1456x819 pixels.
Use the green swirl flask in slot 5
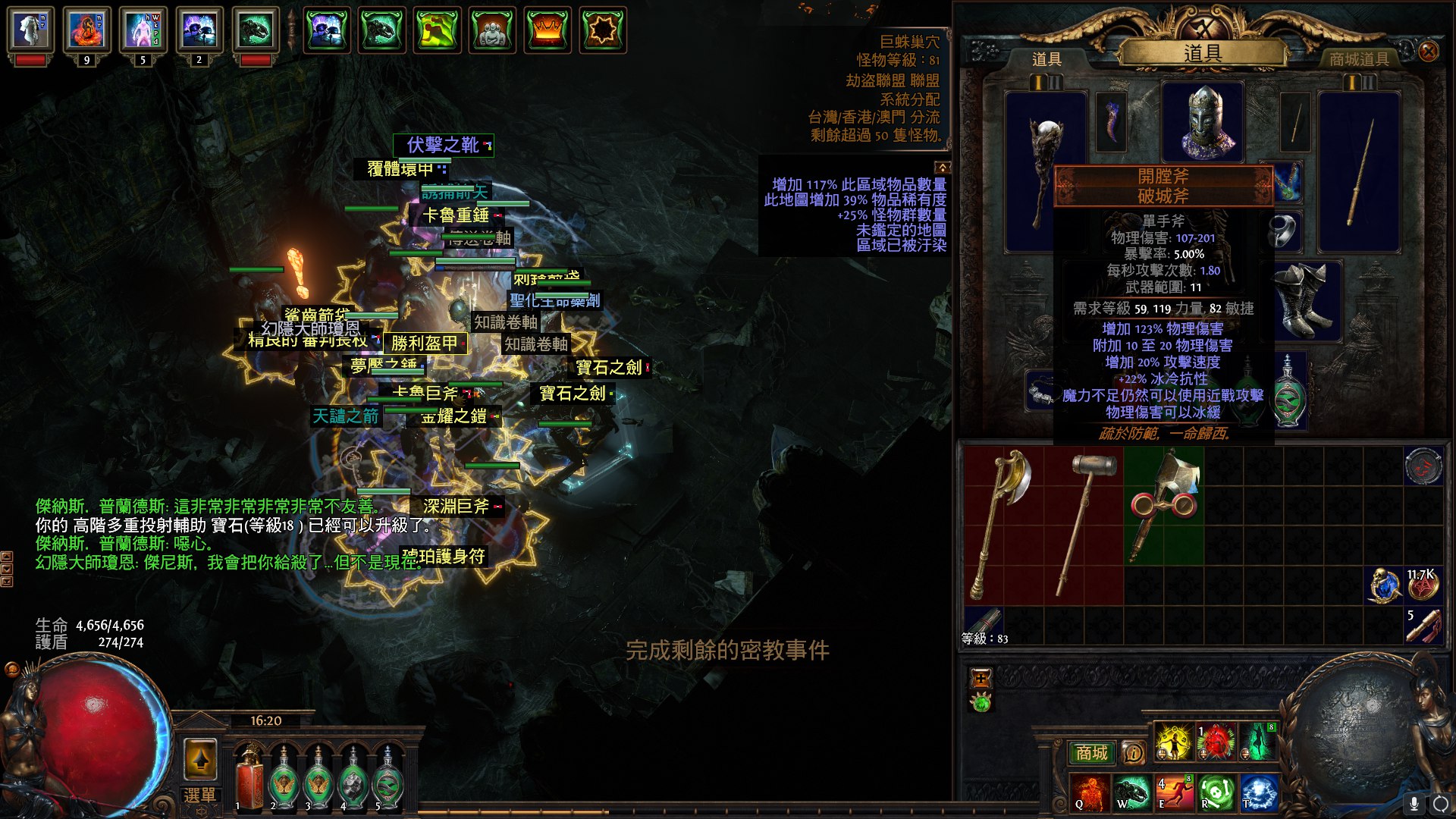pos(388,779)
